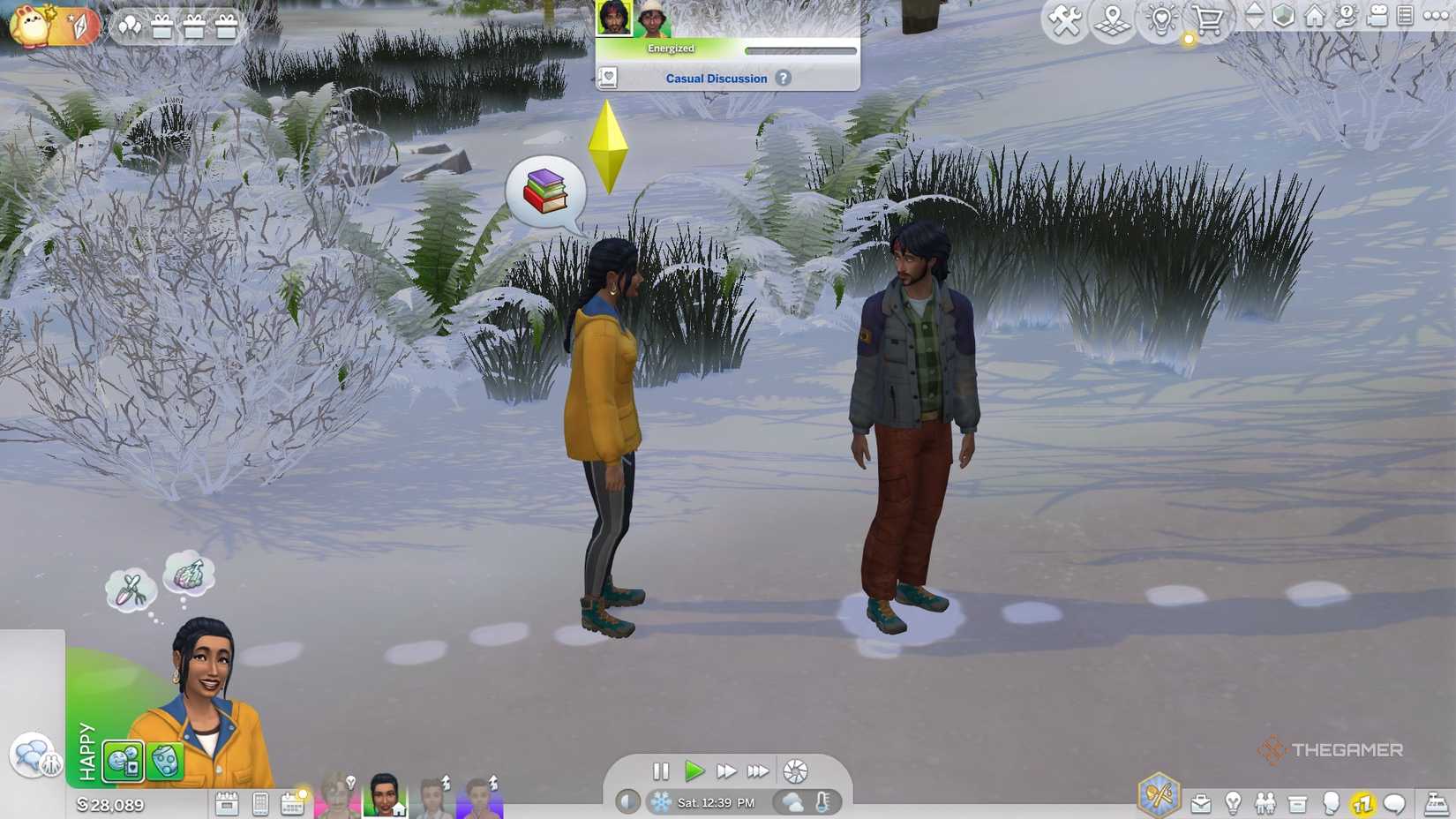Open the calendar icon with notification dot
Screen dimensions: 1456x819
coord(292,803)
